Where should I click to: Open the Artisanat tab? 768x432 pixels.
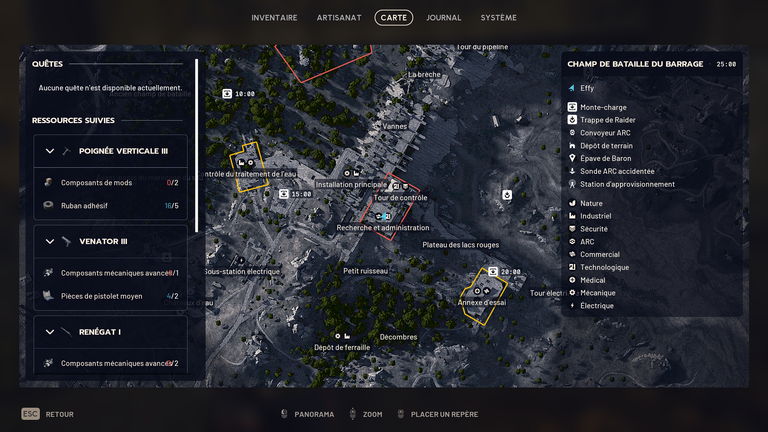point(339,18)
